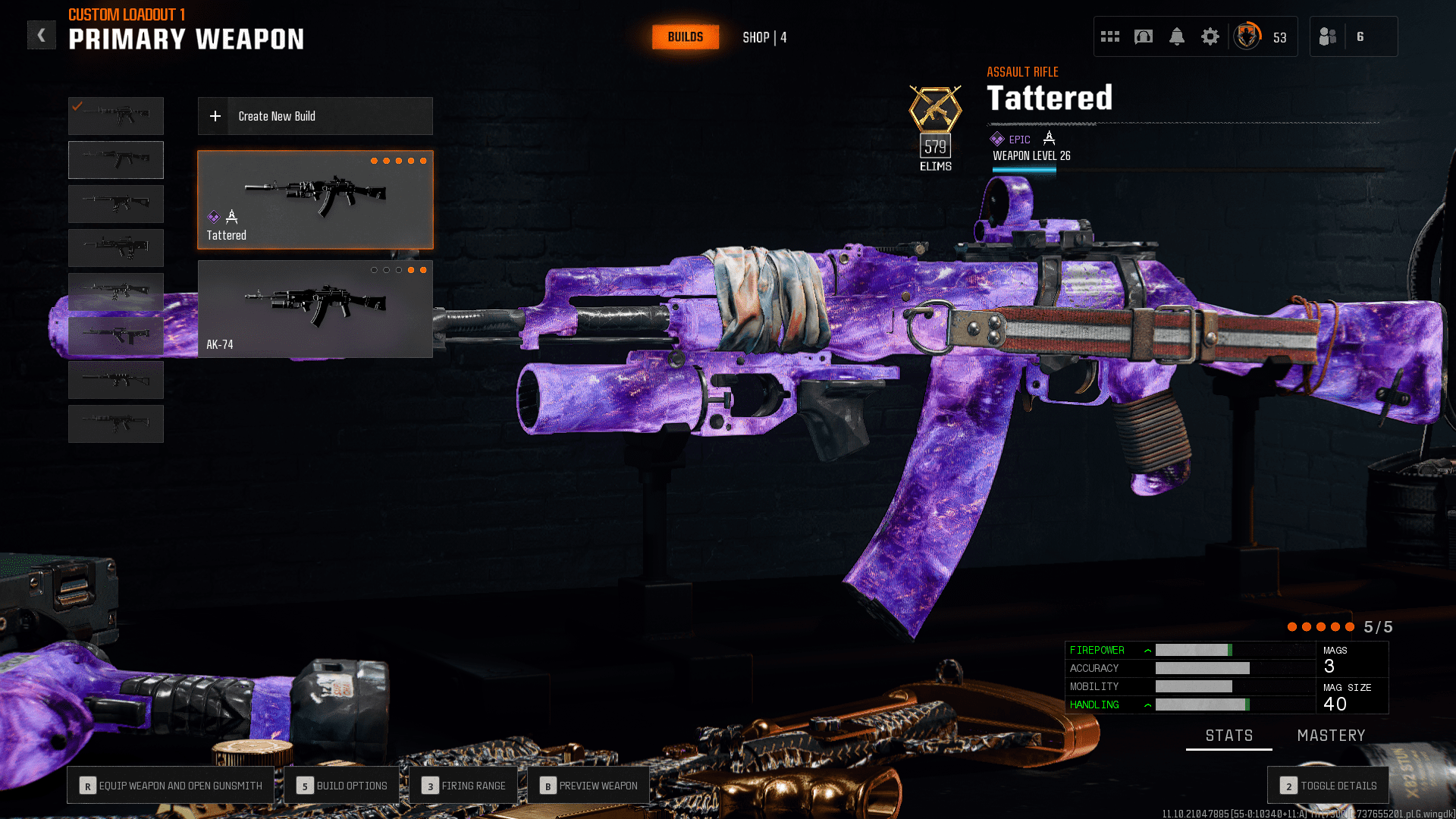The width and height of the screenshot is (1456, 819).
Task: Expand the Handling stat chevron
Action: pos(1147,704)
